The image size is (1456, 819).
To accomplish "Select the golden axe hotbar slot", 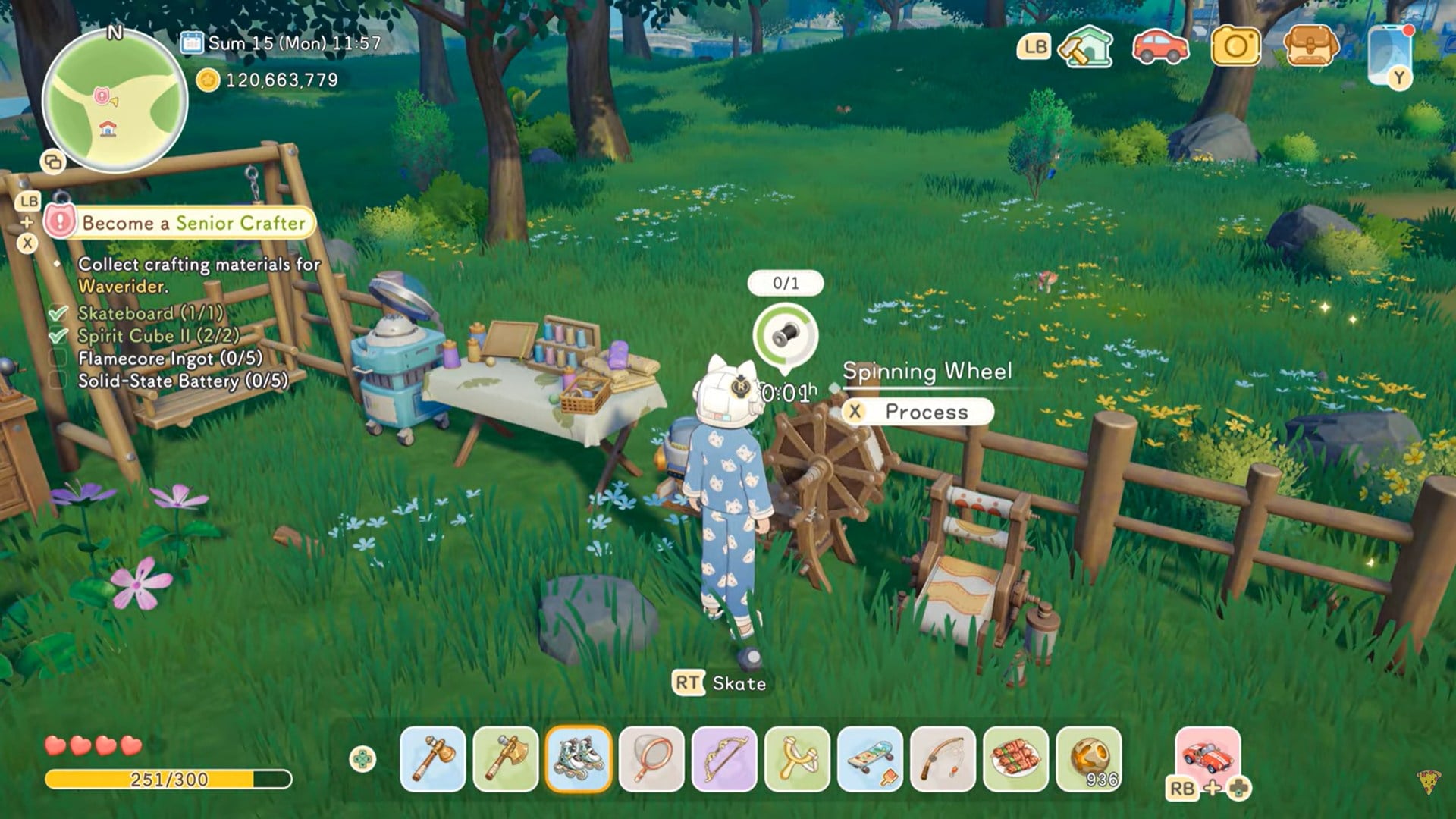I will (506, 759).
